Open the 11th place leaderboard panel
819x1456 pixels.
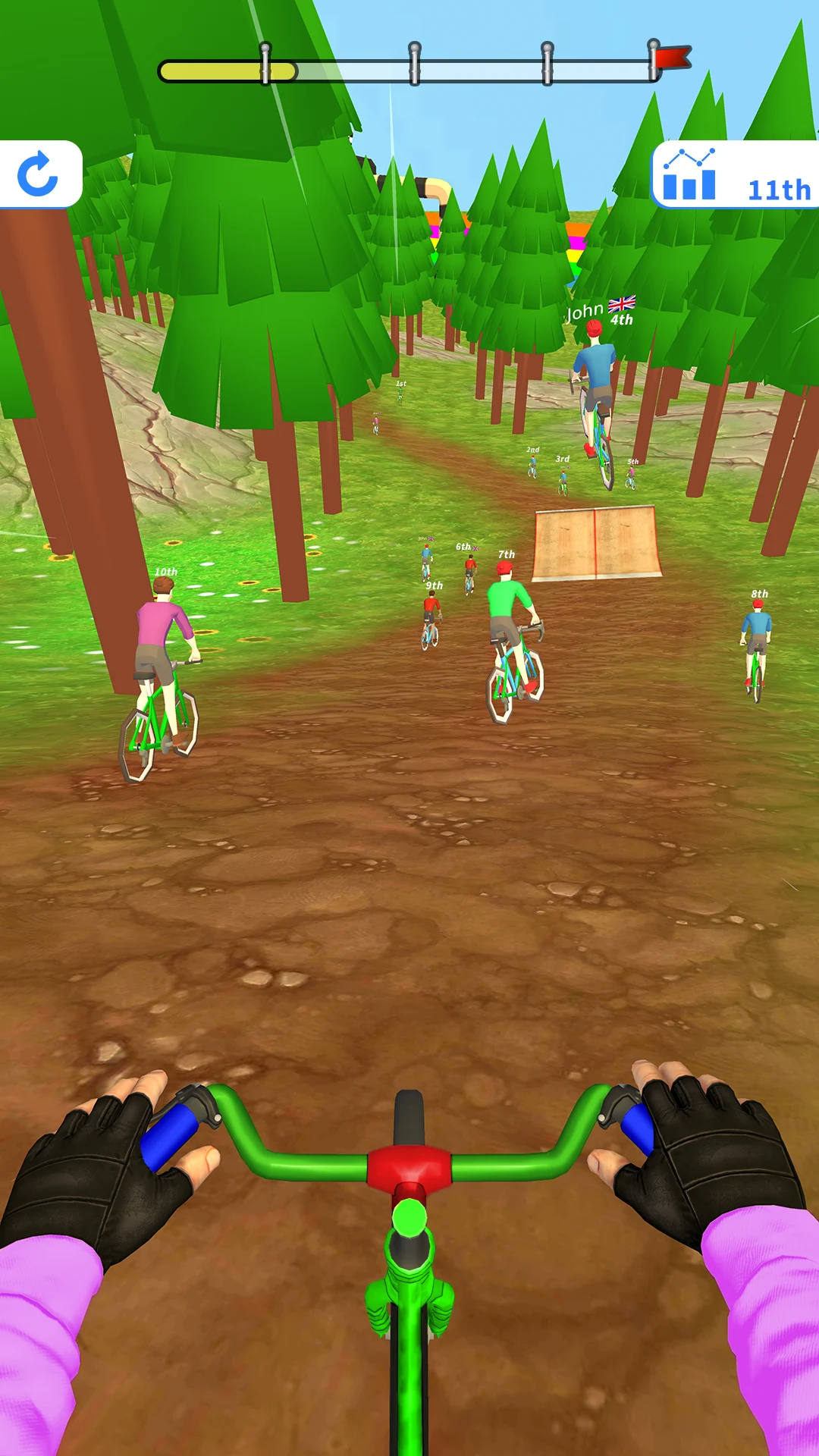(734, 175)
